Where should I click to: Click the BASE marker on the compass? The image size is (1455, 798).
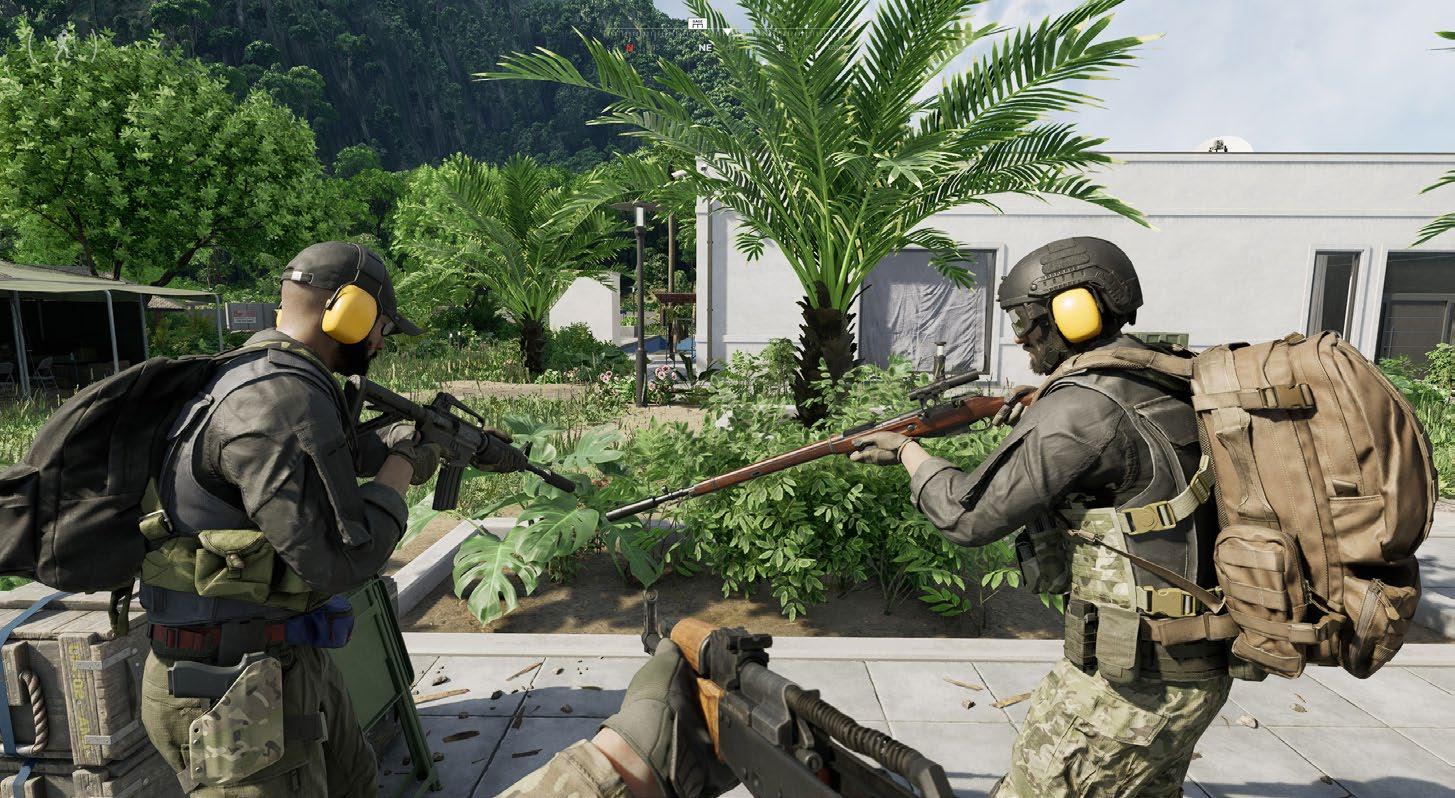tap(697, 22)
